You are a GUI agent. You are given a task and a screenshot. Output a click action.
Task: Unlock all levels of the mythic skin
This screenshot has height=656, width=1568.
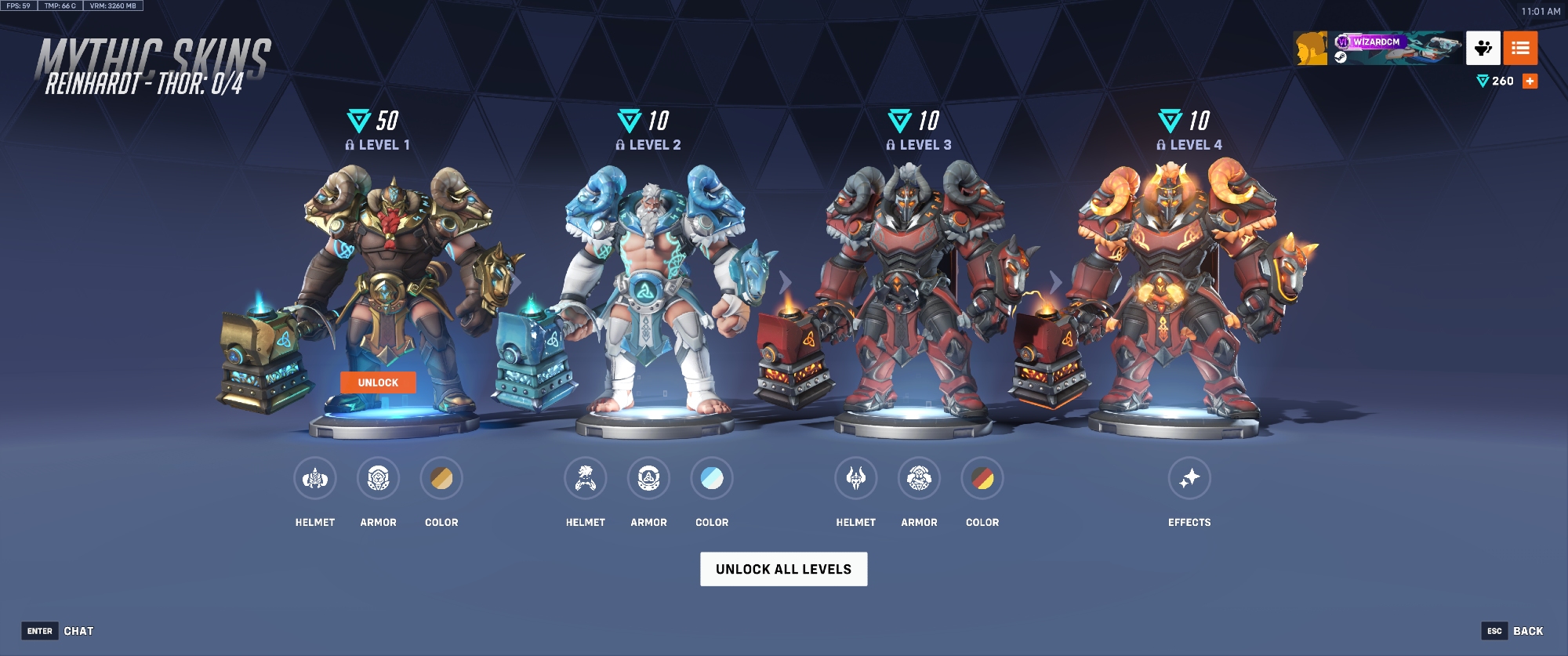pyautogui.click(x=783, y=569)
